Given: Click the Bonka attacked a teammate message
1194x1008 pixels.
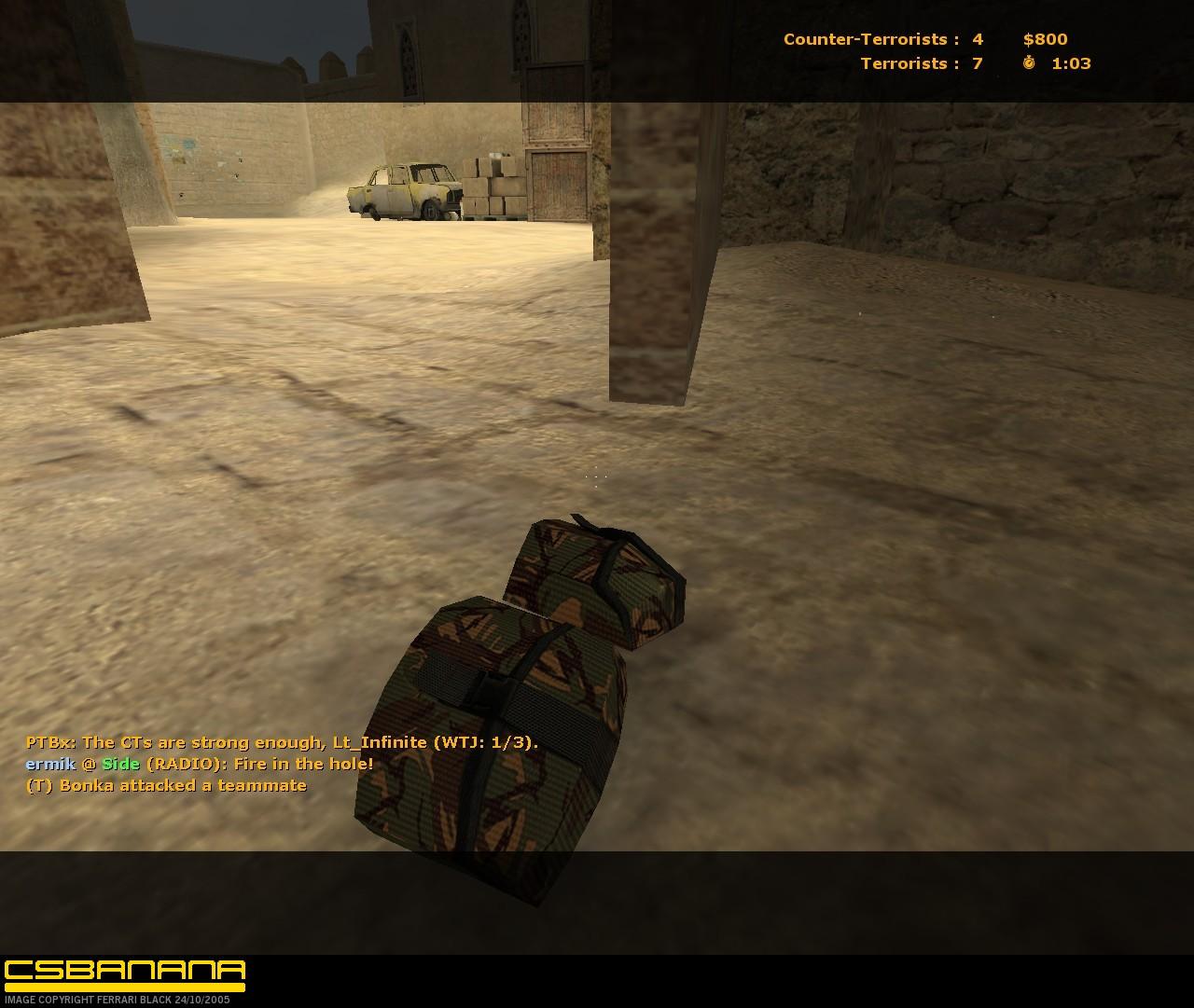Looking at the screenshot, I should click(166, 784).
